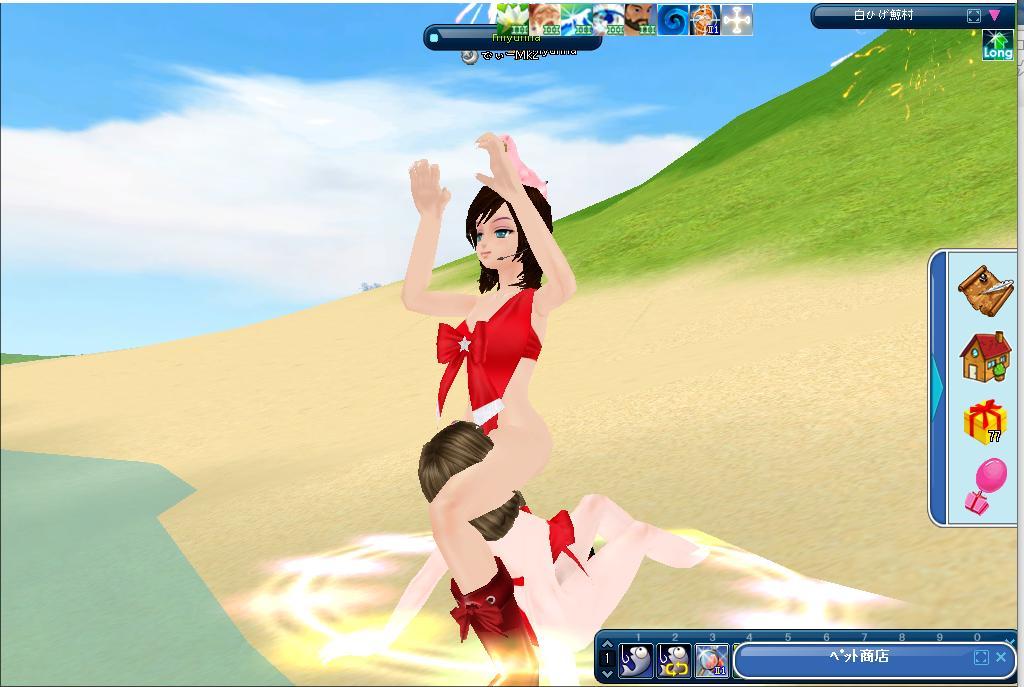
Task: Select the blue swirl buff icon
Action: click(673, 19)
